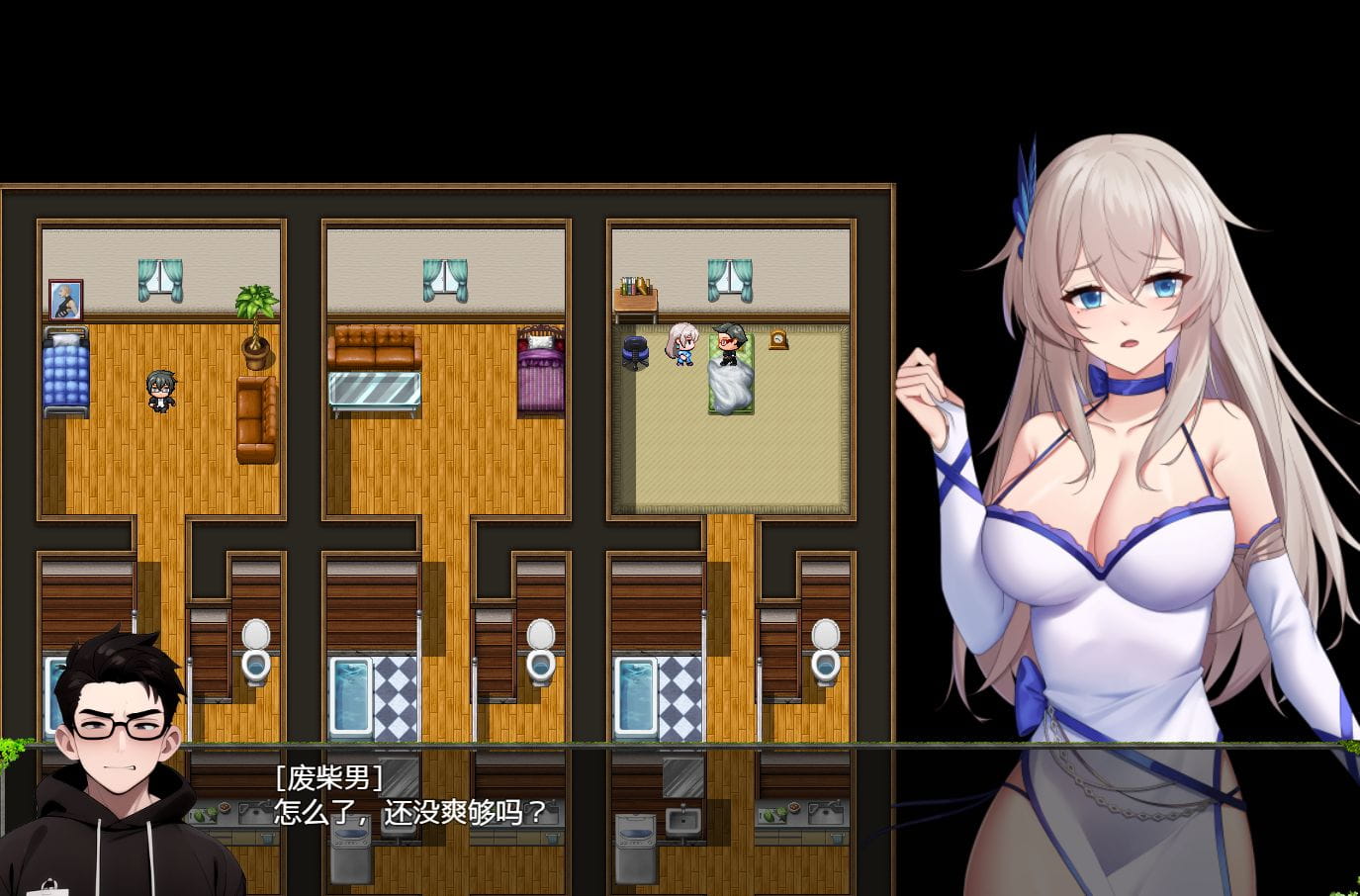
Task: Select the blue office chair sprite
Action: (x=635, y=351)
